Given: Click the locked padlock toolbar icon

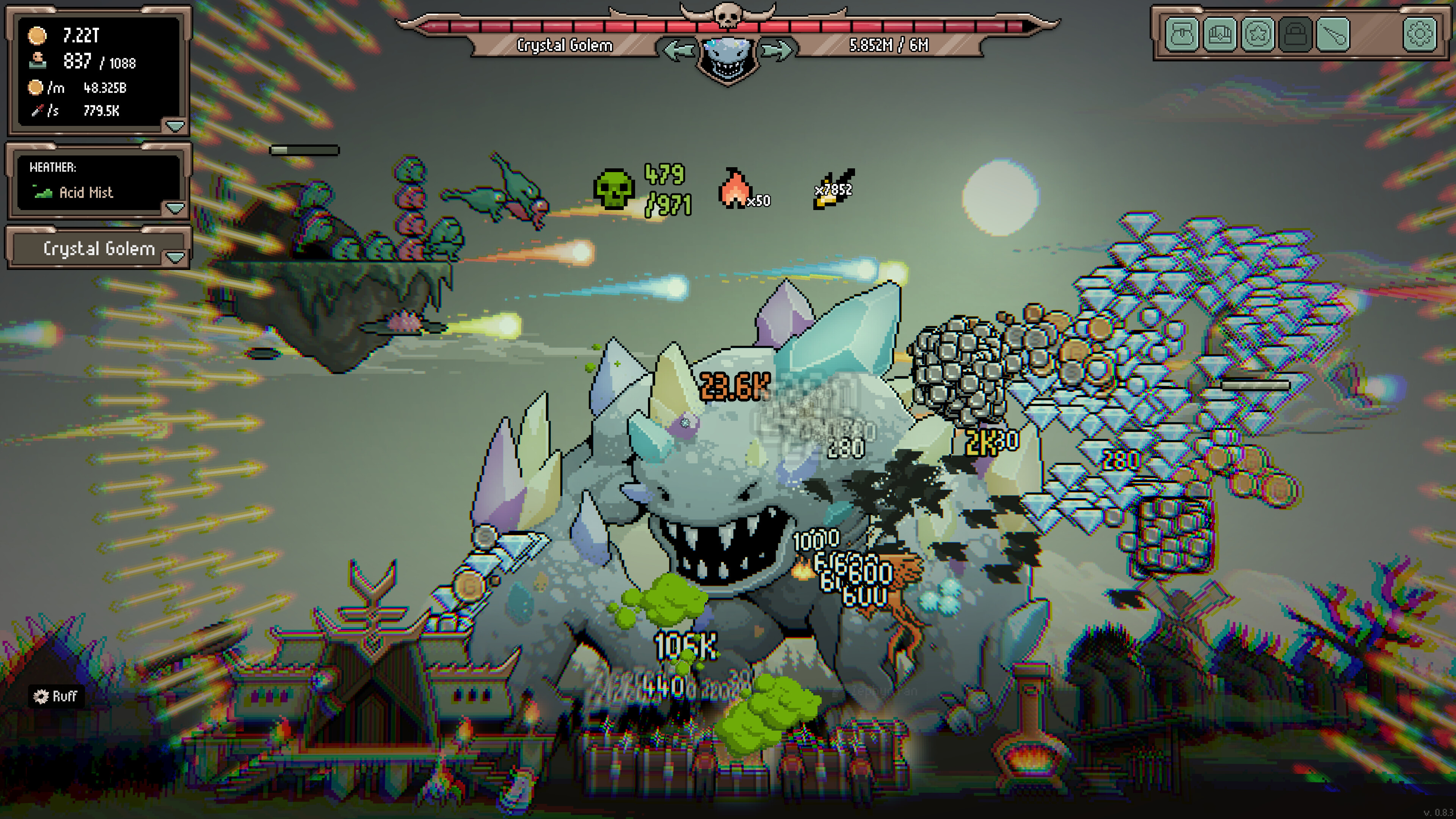Looking at the screenshot, I should tap(1296, 36).
